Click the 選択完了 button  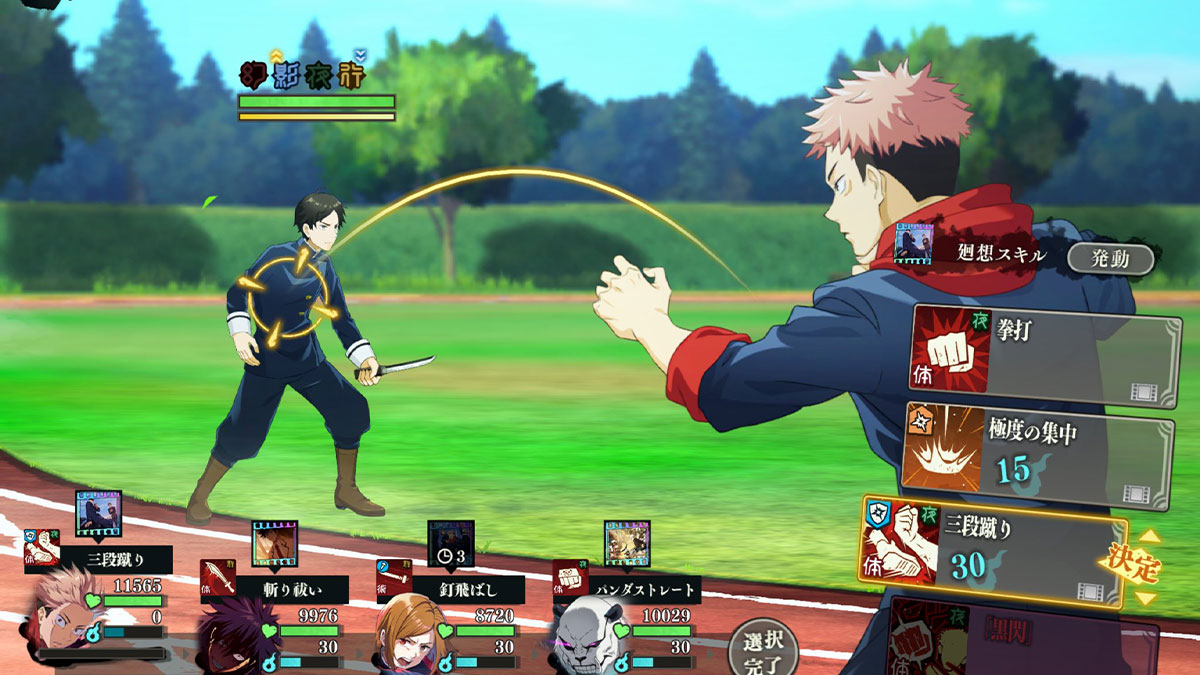pos(762,649)
